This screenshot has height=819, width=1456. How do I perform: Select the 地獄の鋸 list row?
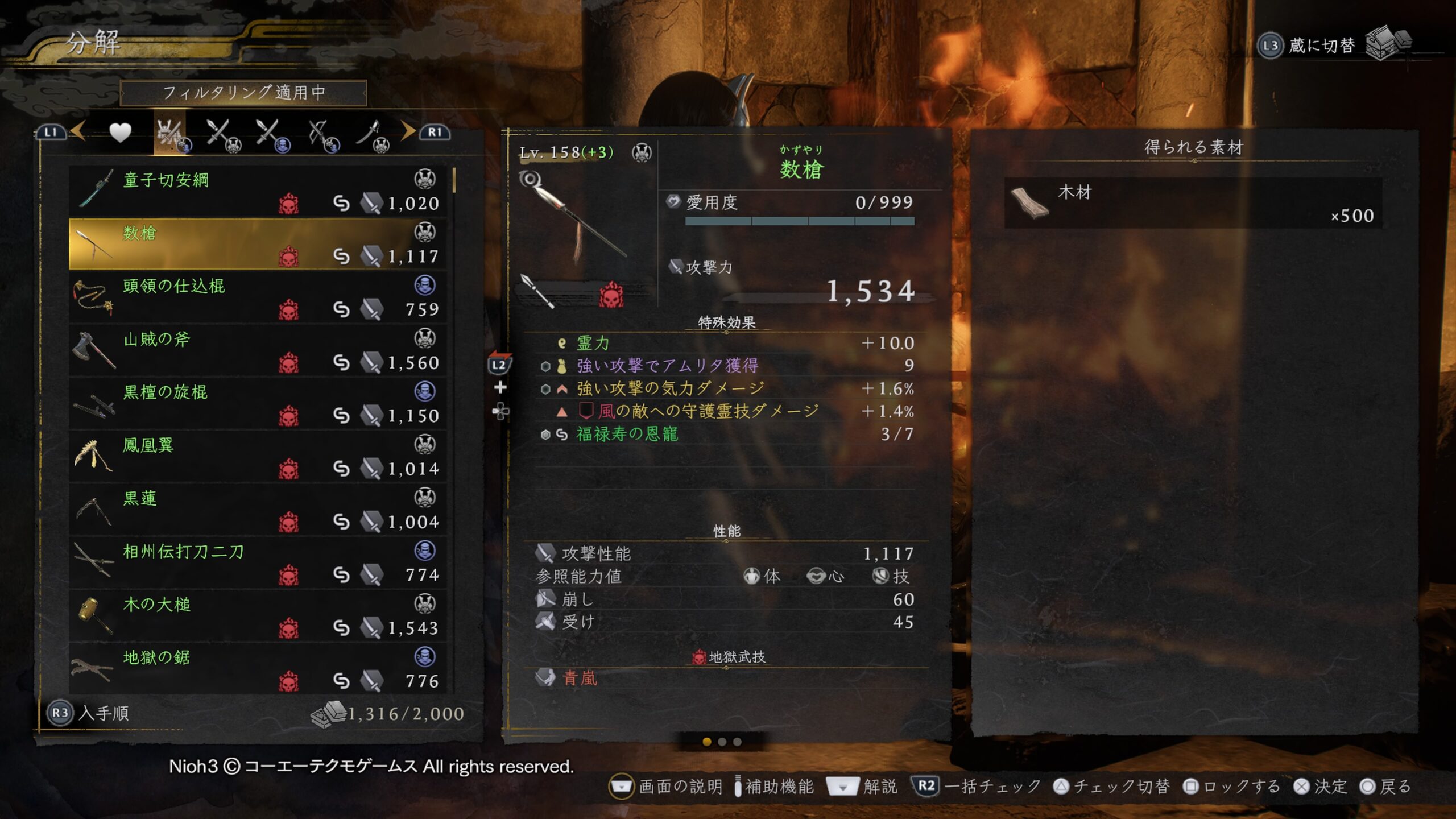tap(257, 669)
